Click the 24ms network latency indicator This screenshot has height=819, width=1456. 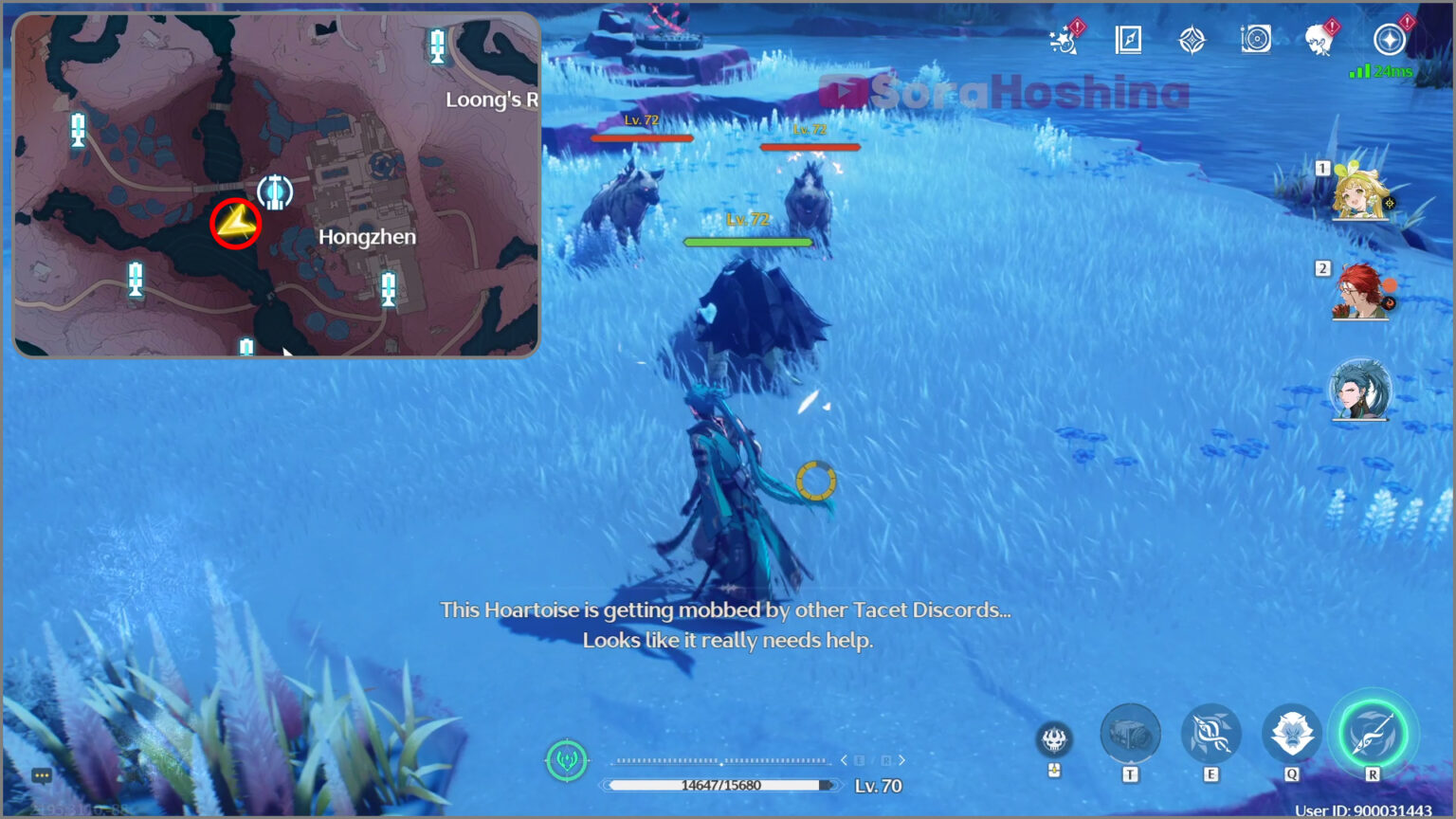click(x=1382, y=70)
